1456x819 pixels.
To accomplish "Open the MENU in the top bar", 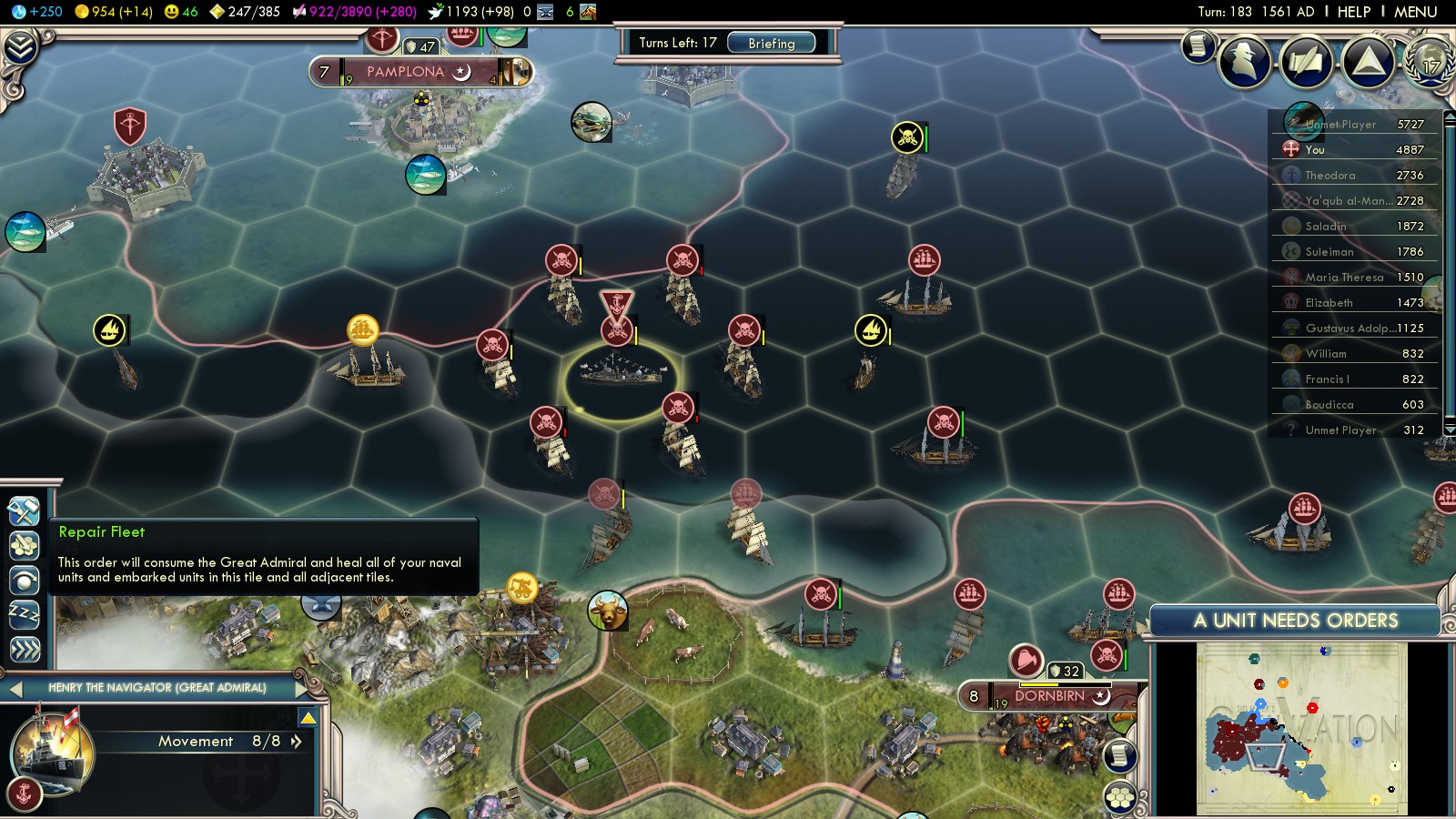I will coord(1415,12).
